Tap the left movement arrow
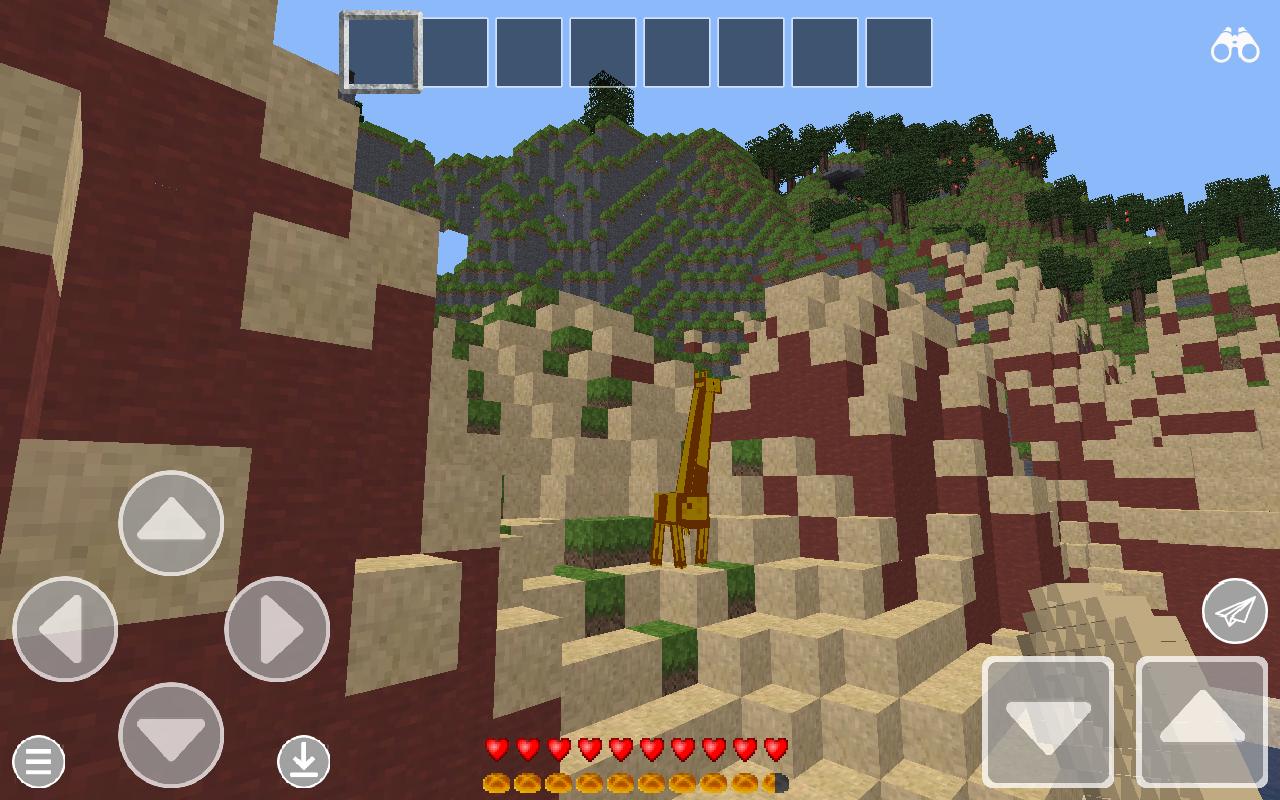1280x800 pixels. pos(63,628)
